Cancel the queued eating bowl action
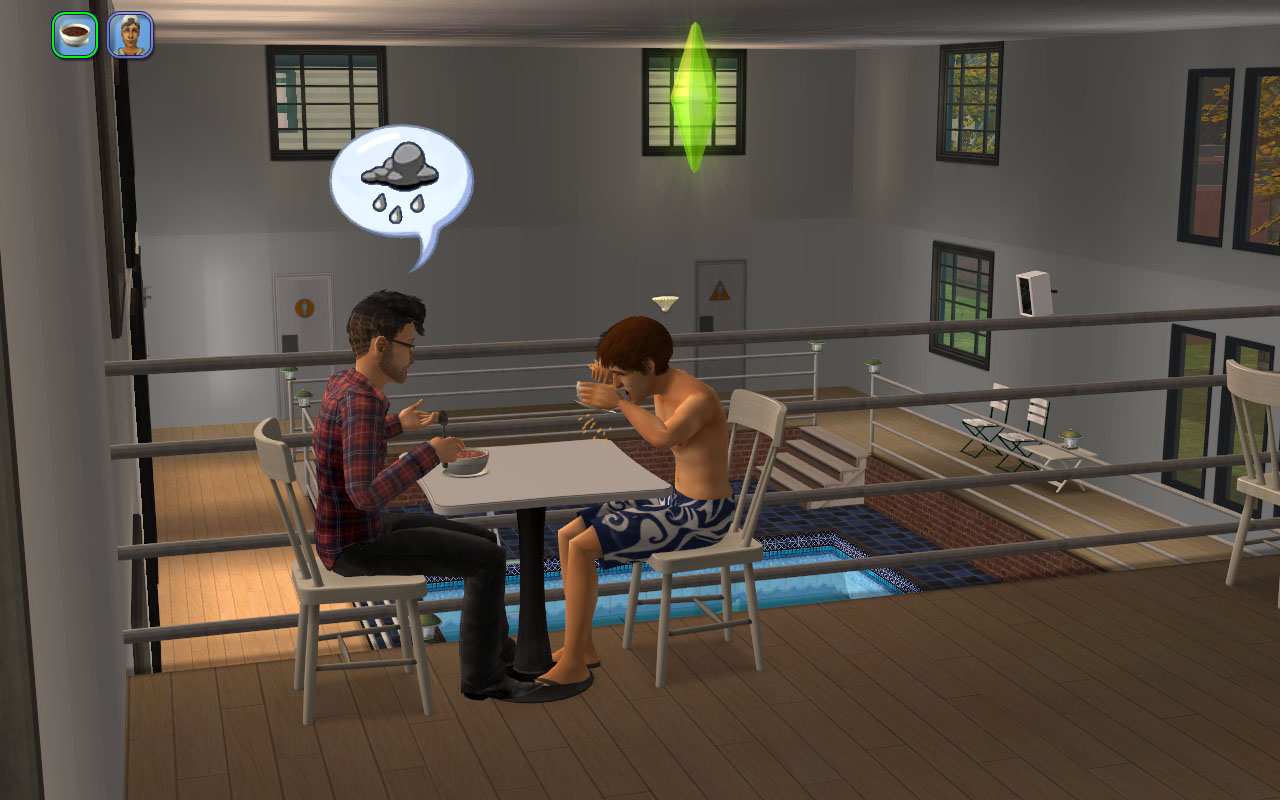This screenshot has width=1280, height=800. 75,35
